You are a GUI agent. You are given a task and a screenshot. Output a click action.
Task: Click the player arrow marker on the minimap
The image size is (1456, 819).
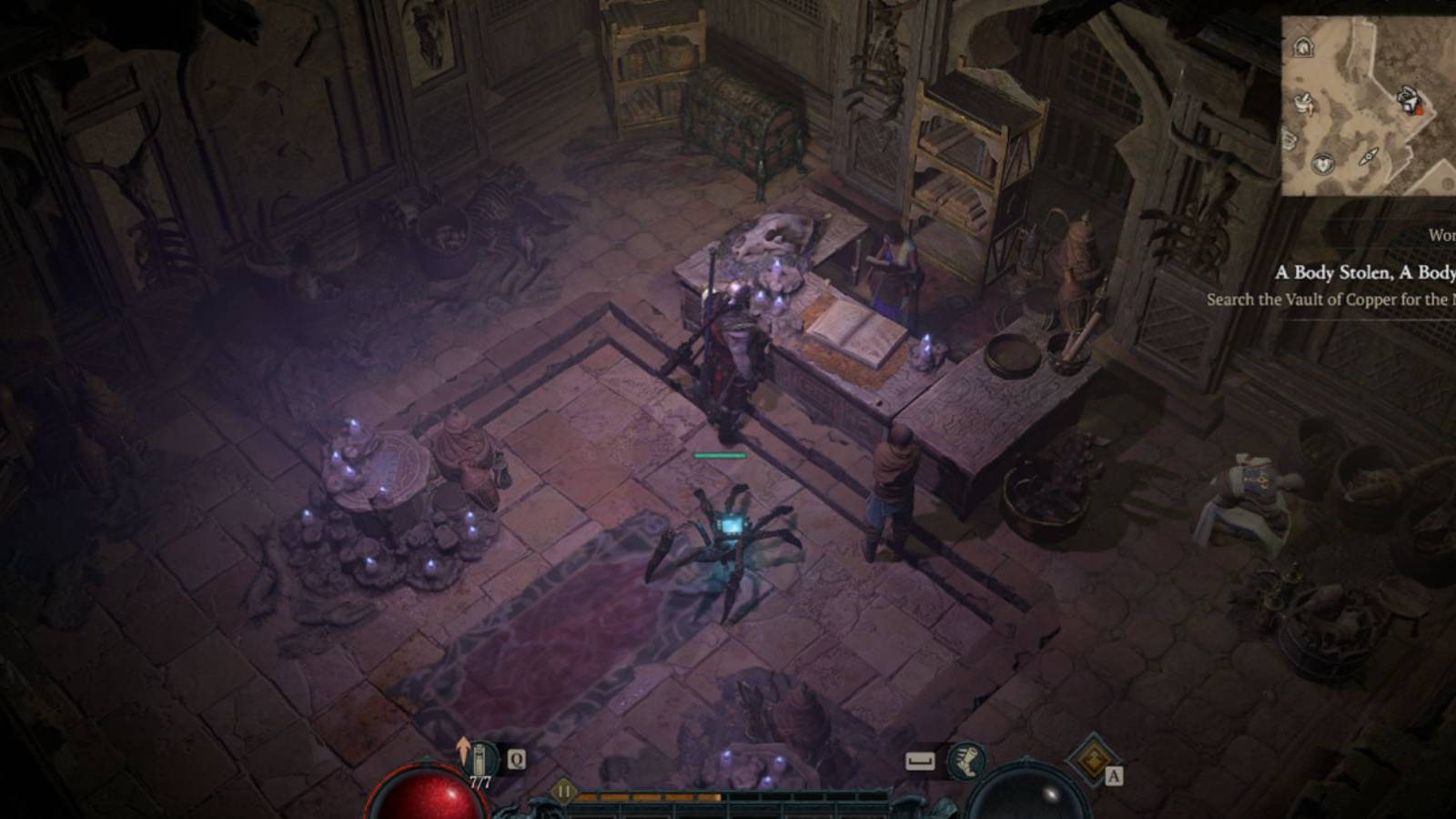(1370, 157)
